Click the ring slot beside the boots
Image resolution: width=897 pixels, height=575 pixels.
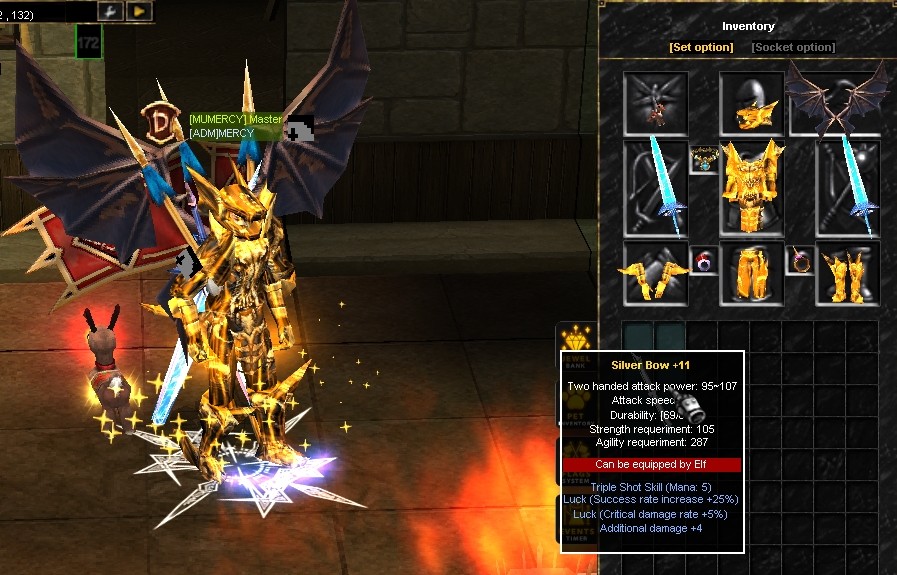tap(799, 262)
